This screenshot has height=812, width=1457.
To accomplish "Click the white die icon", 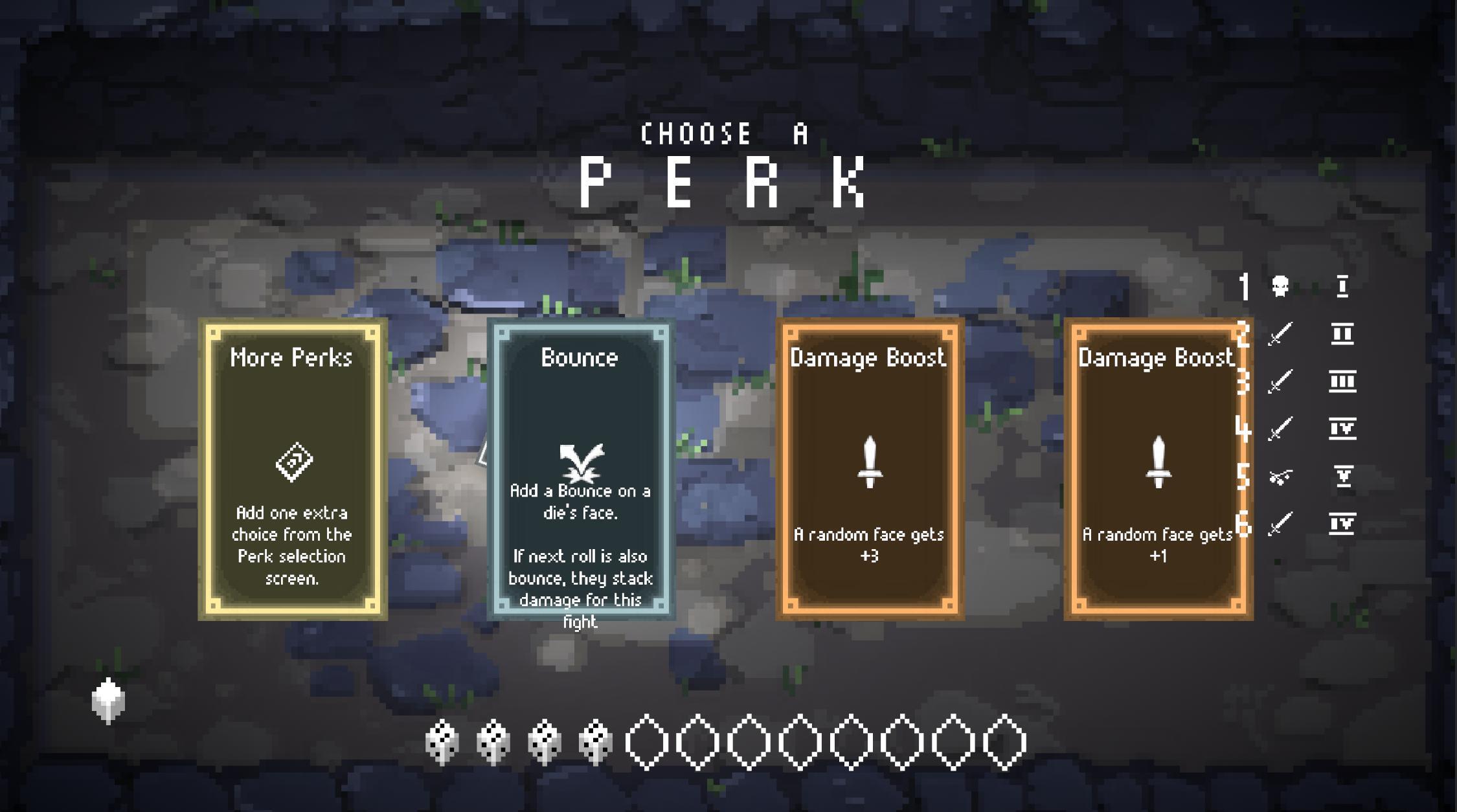I will point(108,700).
